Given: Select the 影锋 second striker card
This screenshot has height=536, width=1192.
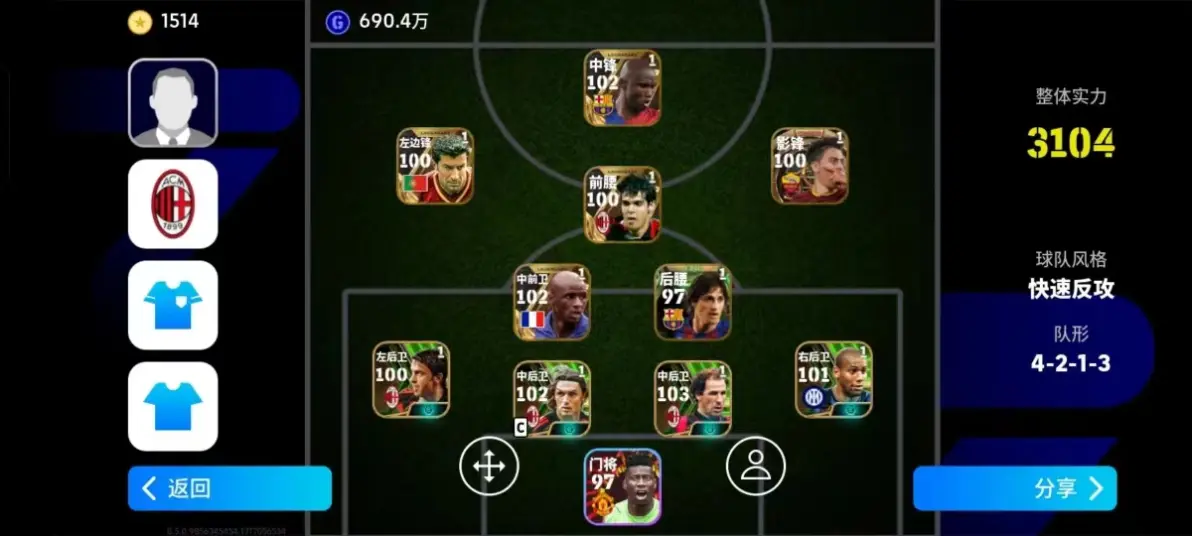Looking at the screenshot, I should point(809,166).
